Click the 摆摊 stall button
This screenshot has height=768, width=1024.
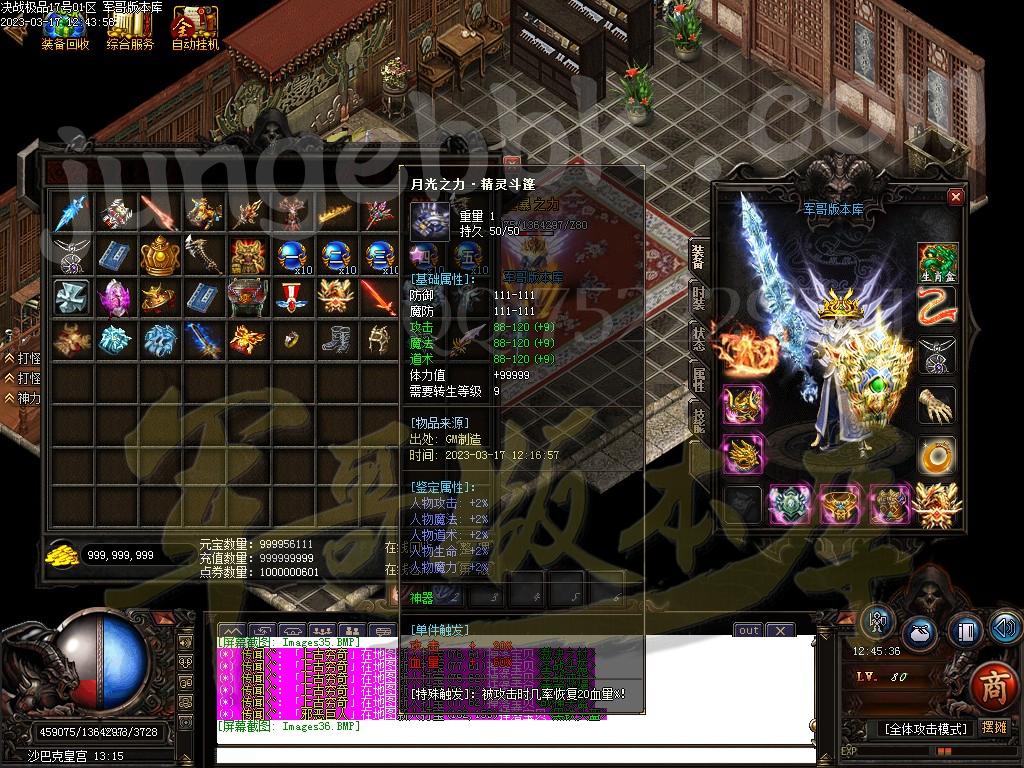(994, 728)
